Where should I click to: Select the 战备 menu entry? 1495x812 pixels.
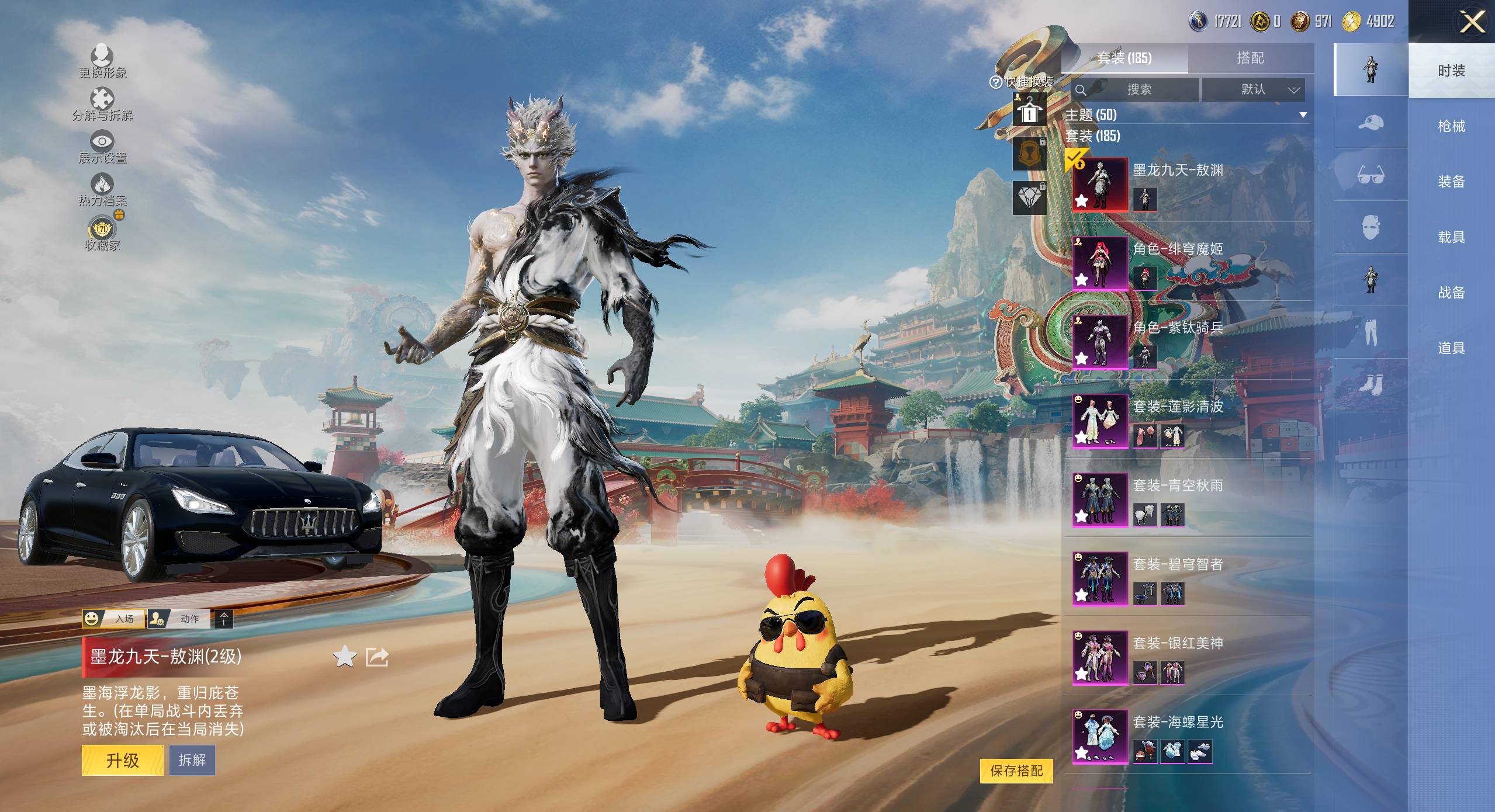pos(1451,292)
